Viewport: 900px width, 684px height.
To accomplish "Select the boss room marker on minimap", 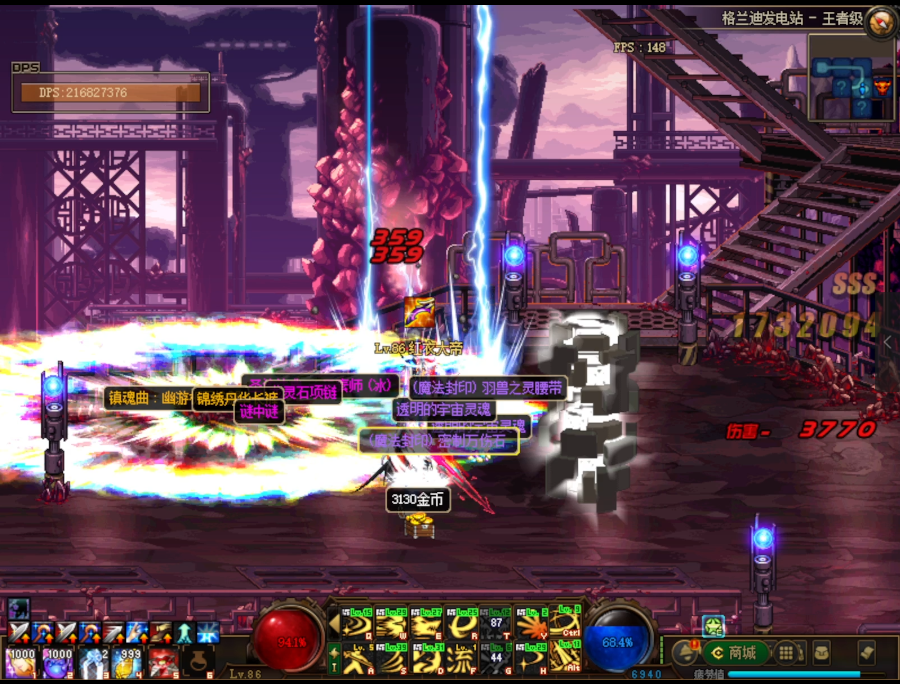I will tap(882, 87).
